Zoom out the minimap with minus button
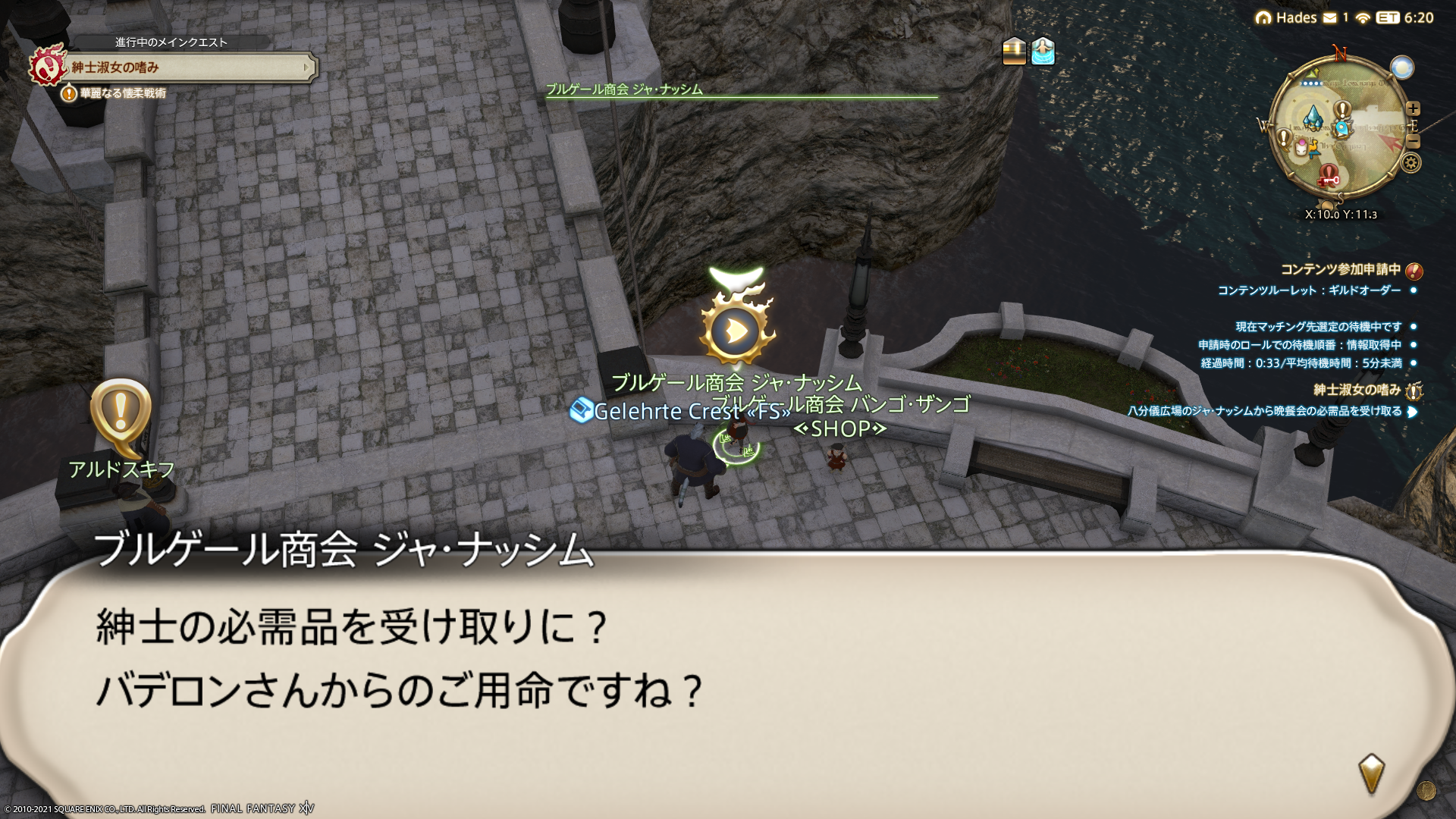This screenshot has height=819, width=1456. click(x=1413, y=142)
